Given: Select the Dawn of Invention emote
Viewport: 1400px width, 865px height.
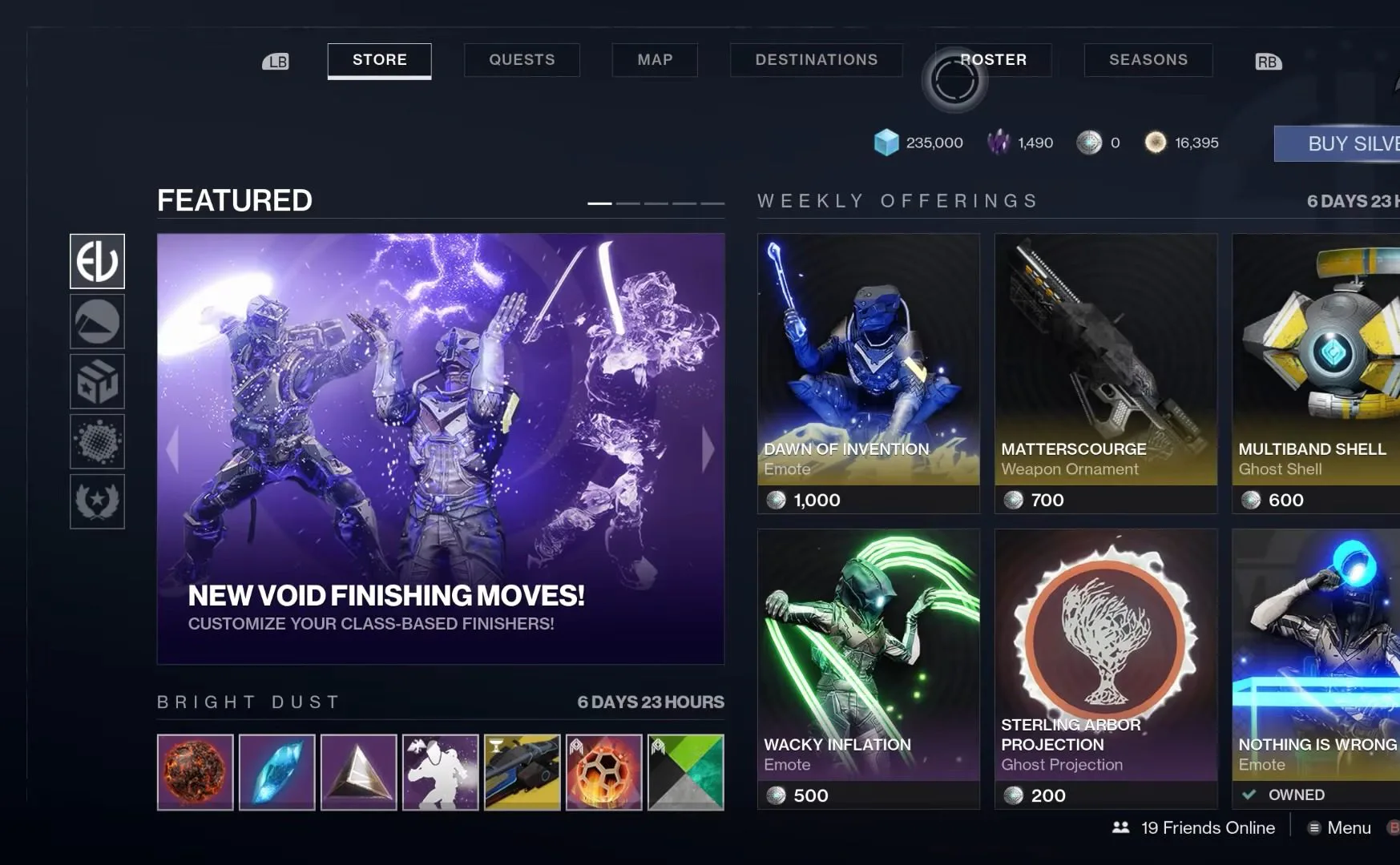Looking at the screenshot, I should [x=868, y=372].
